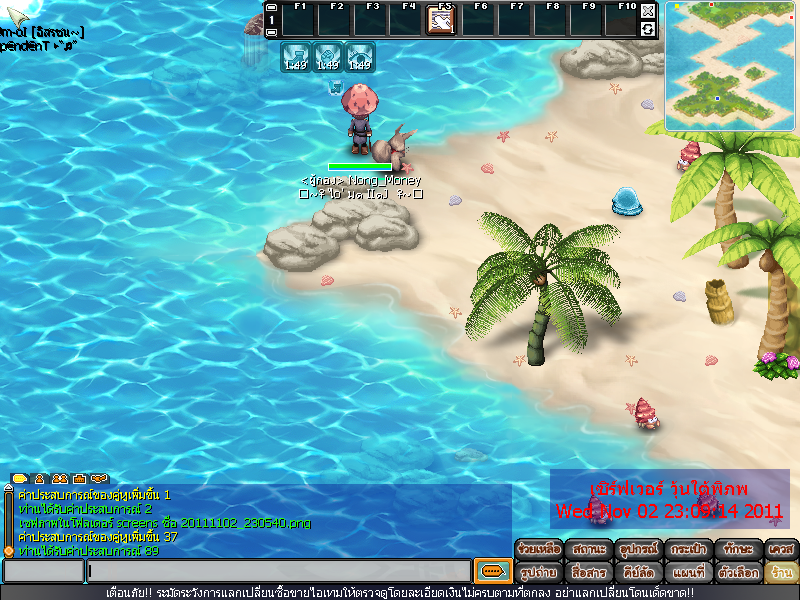Close the hotbar with the X button
800x600 pixels.
(x=648, y=11)
